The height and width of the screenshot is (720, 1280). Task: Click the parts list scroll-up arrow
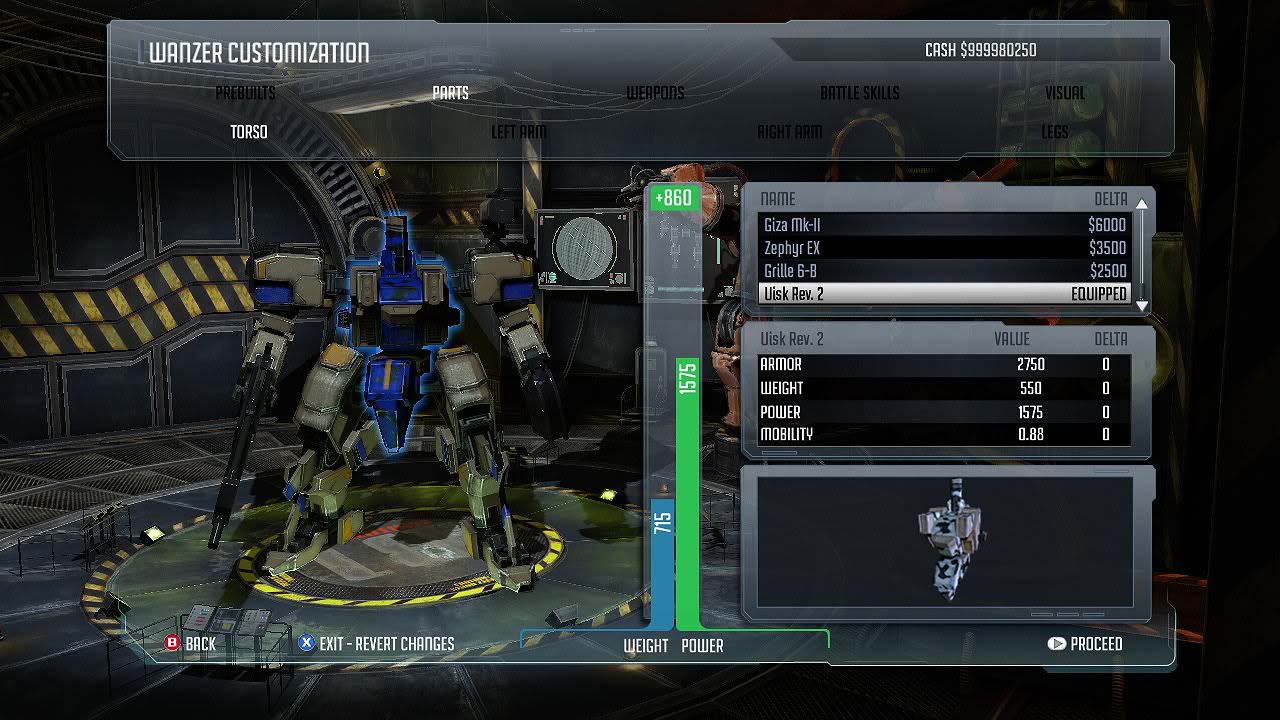pos(1141,204)
